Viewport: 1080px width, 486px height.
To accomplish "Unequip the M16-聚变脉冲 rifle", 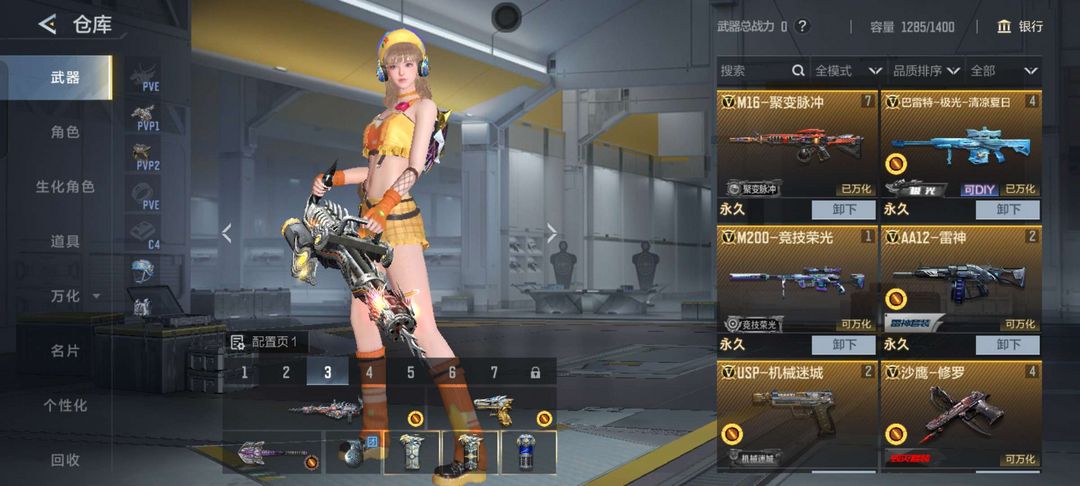I will (843, 209).
